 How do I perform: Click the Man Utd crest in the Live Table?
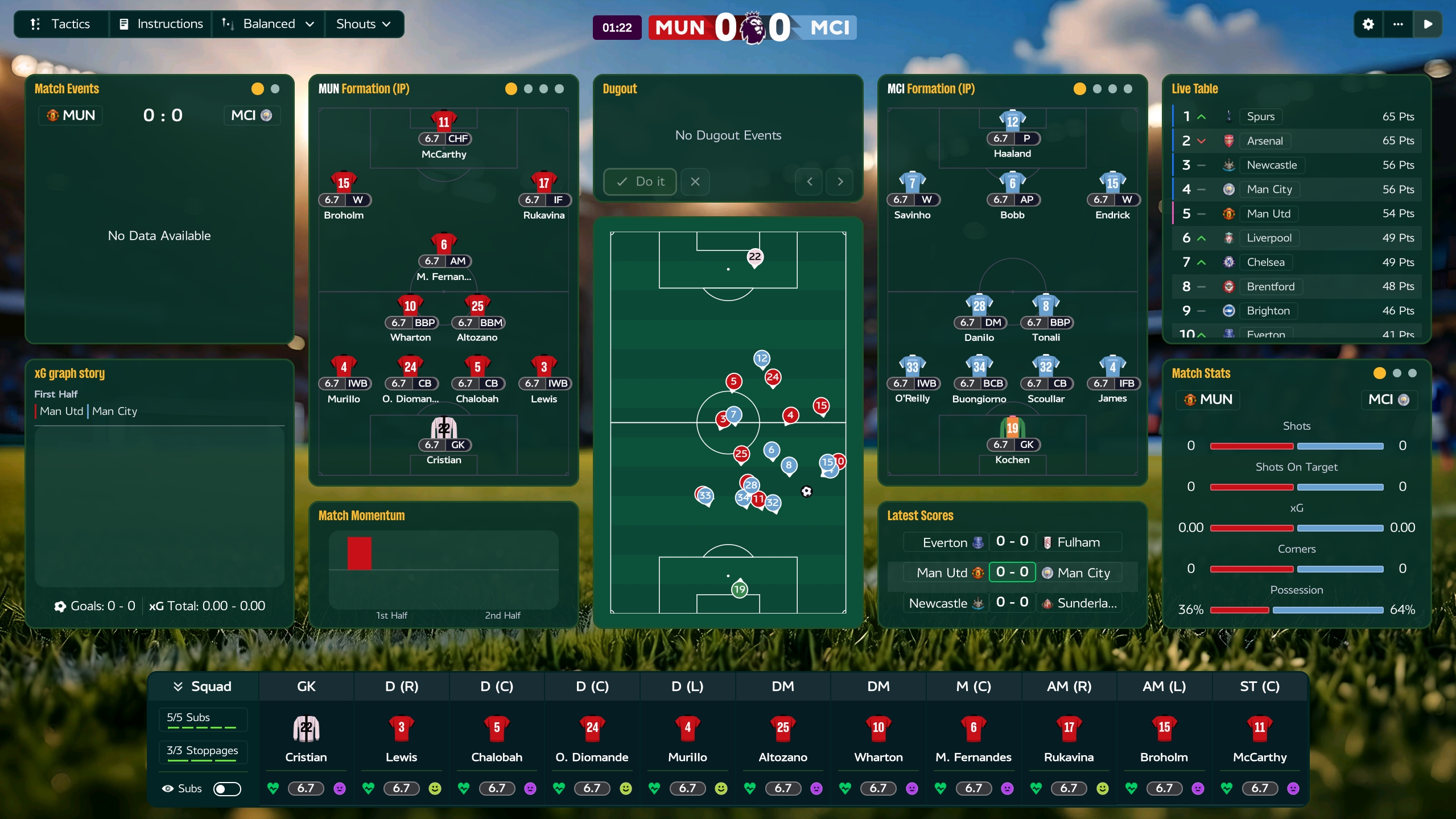pyautogui.click(x=1229, y=213)
